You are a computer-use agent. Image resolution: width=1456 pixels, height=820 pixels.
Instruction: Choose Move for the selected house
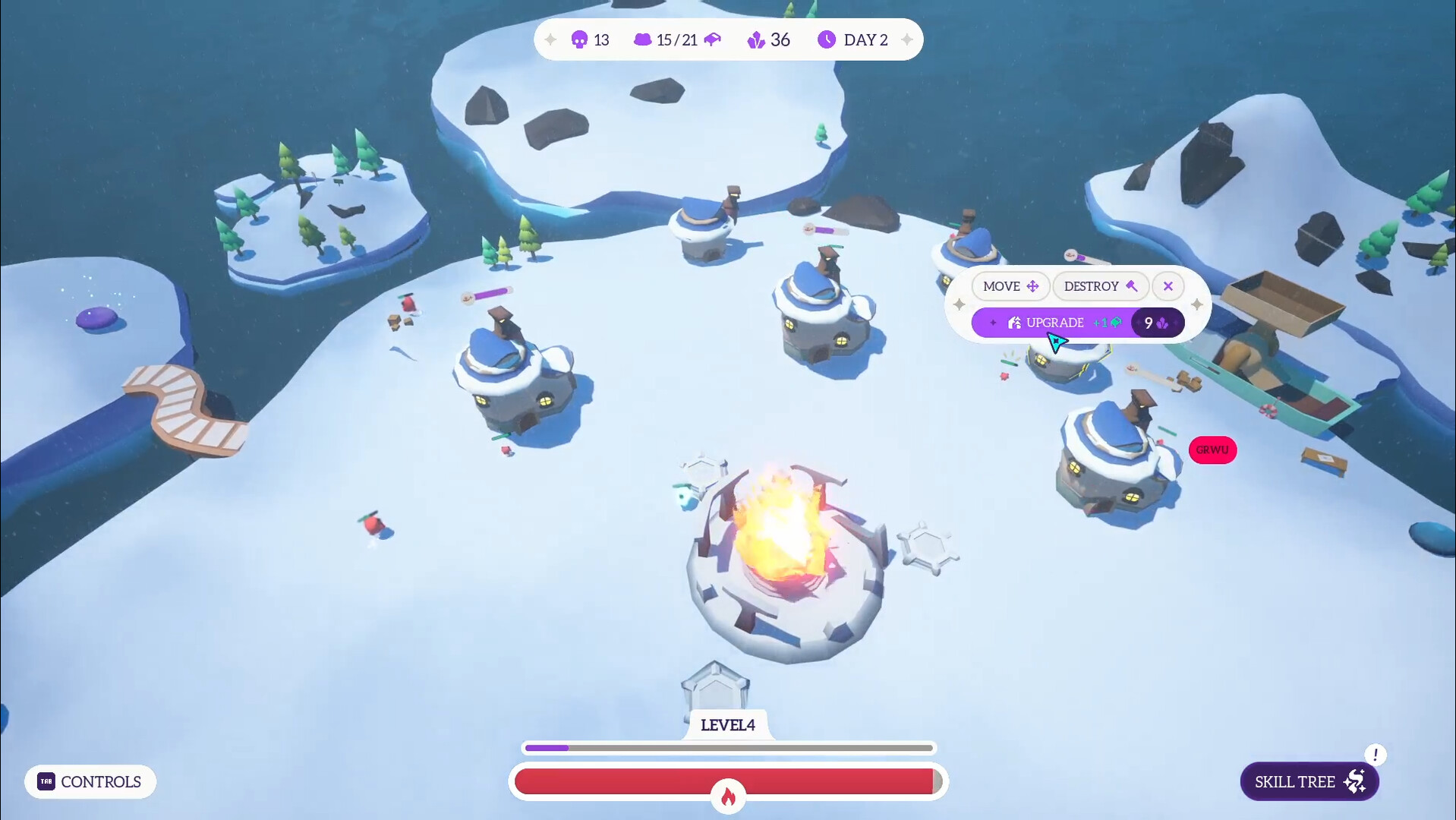coord(1010,286)
